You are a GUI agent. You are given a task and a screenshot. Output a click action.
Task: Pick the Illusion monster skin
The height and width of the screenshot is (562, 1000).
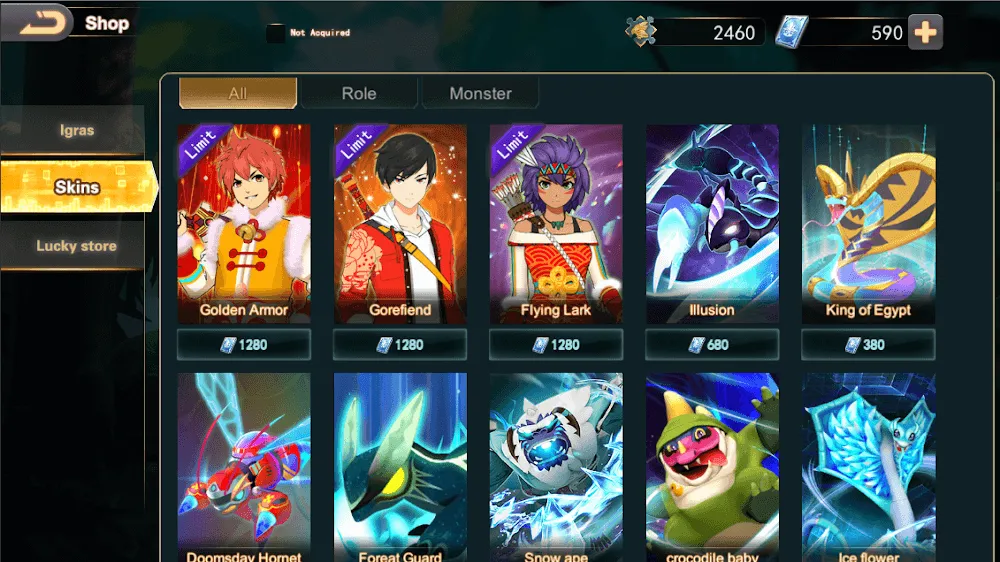pos(712,220)
